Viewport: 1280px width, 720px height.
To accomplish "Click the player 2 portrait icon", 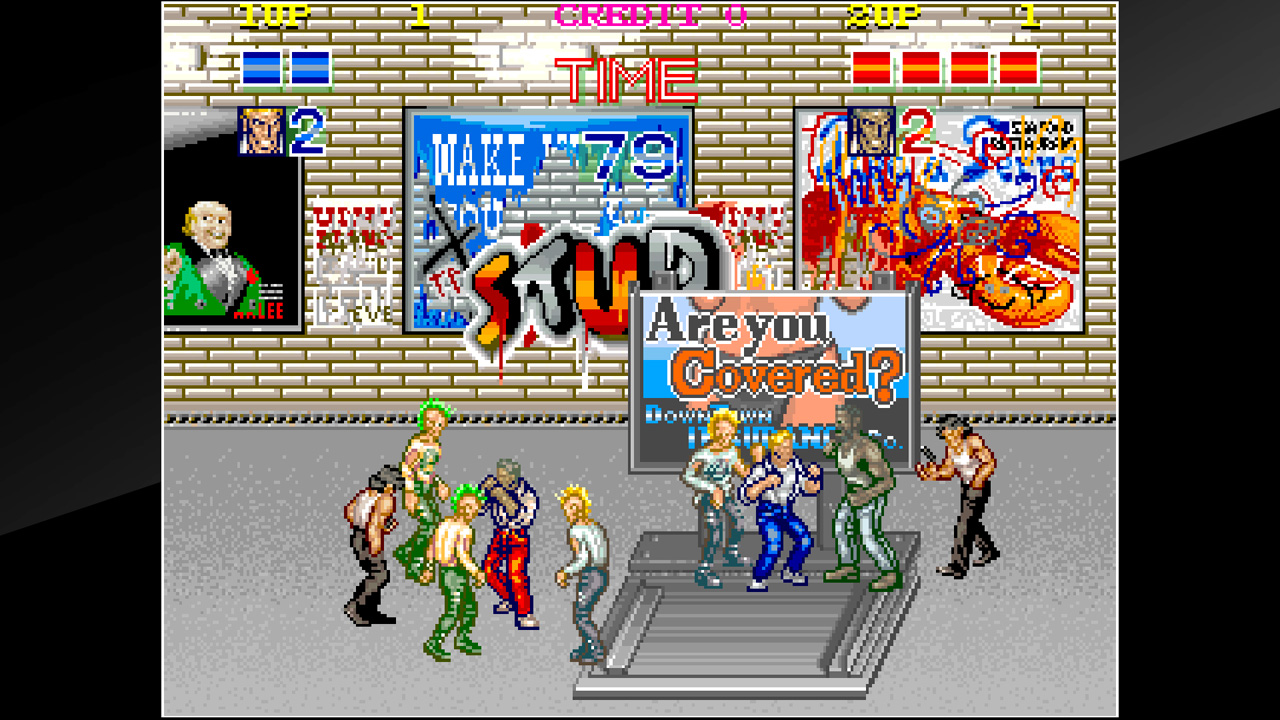I will [x=870, y=128].
